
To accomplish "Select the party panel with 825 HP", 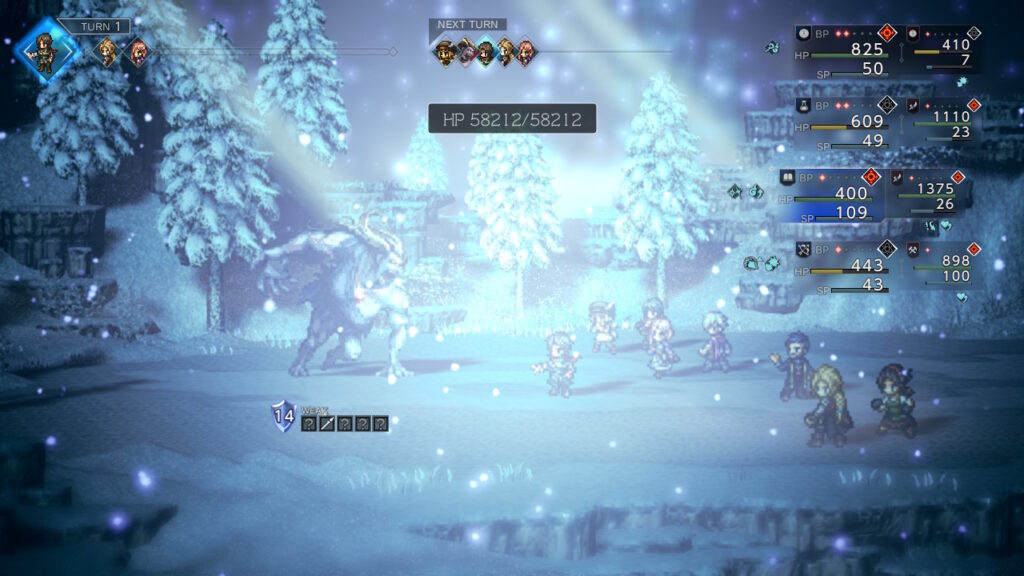I will [846, 50].
